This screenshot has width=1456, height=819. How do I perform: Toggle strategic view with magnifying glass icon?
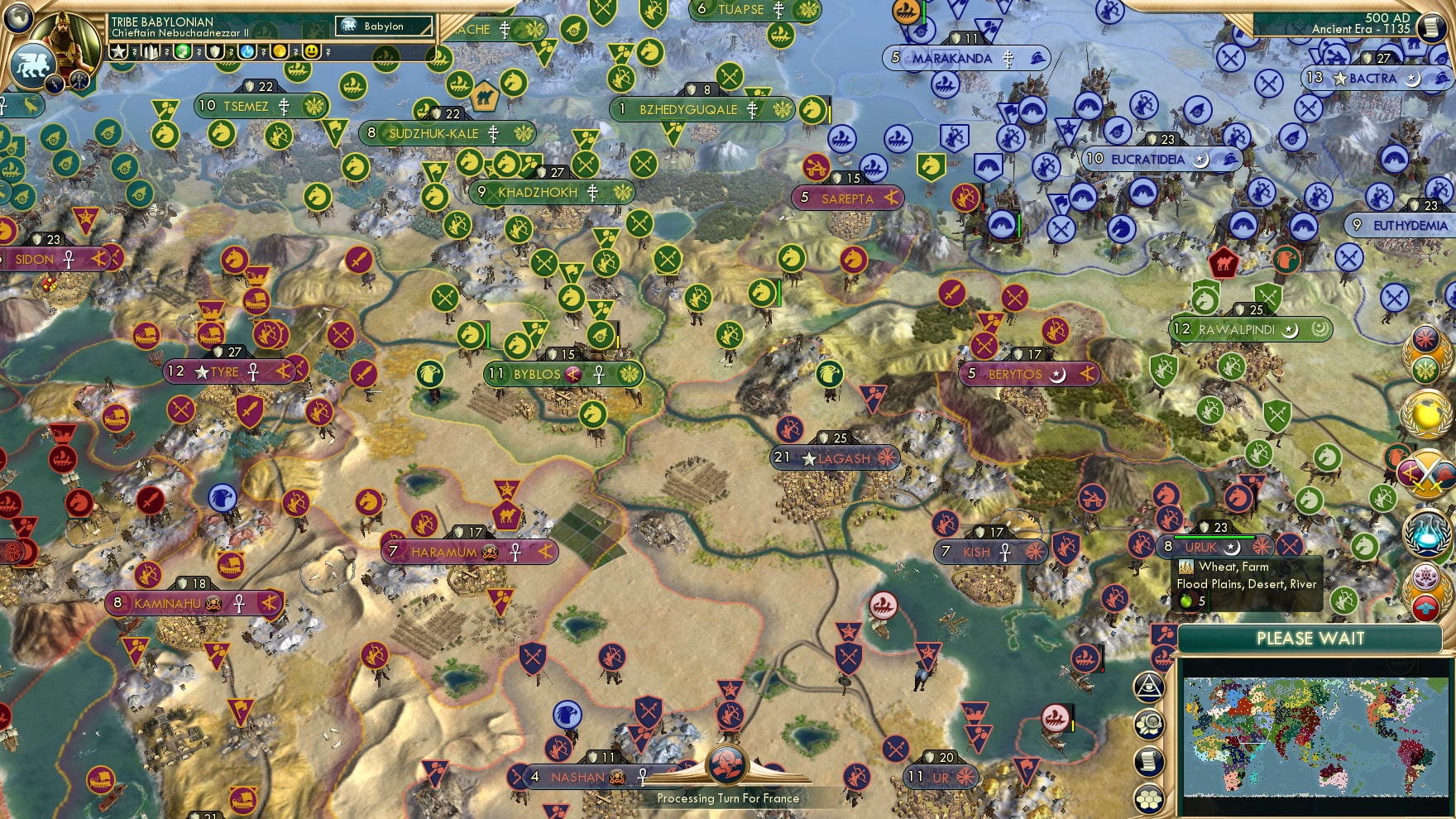pyautogui.click(x=1149, y=722)
